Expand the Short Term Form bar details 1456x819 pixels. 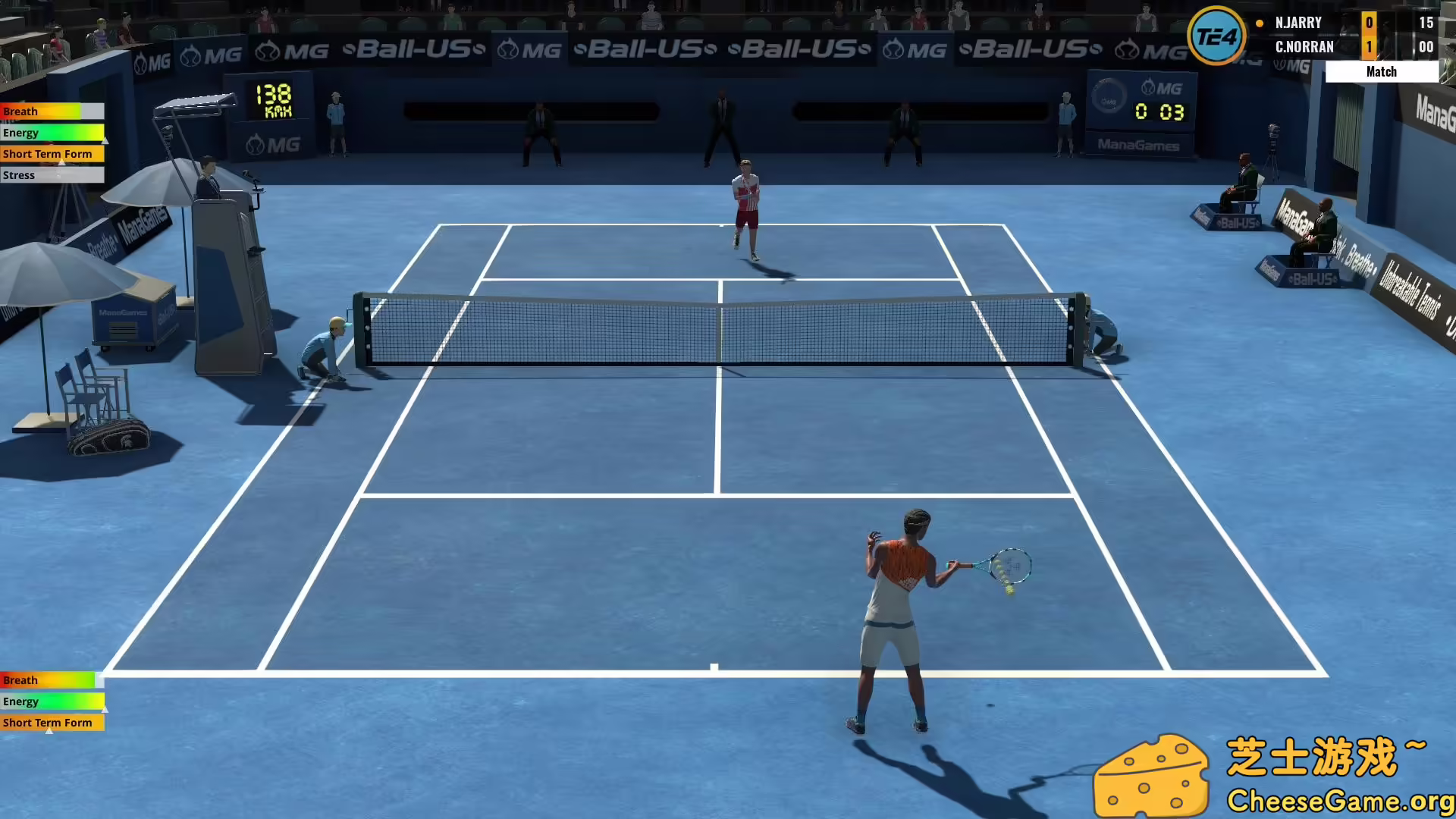(x=52, y=154)
